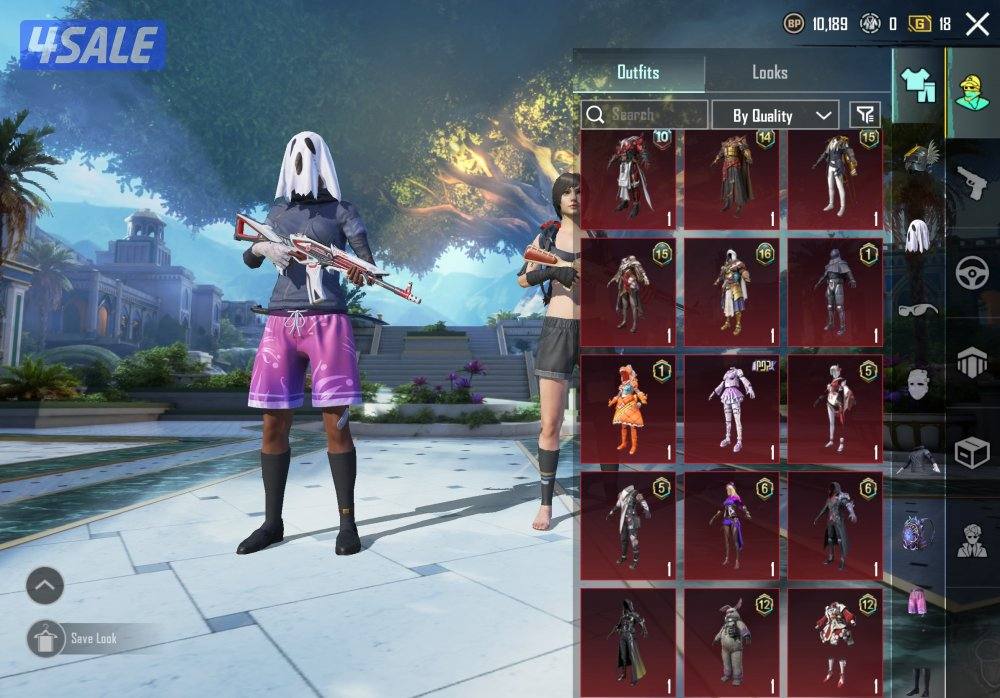Select the Outfits tab

[x=638, y=73]
